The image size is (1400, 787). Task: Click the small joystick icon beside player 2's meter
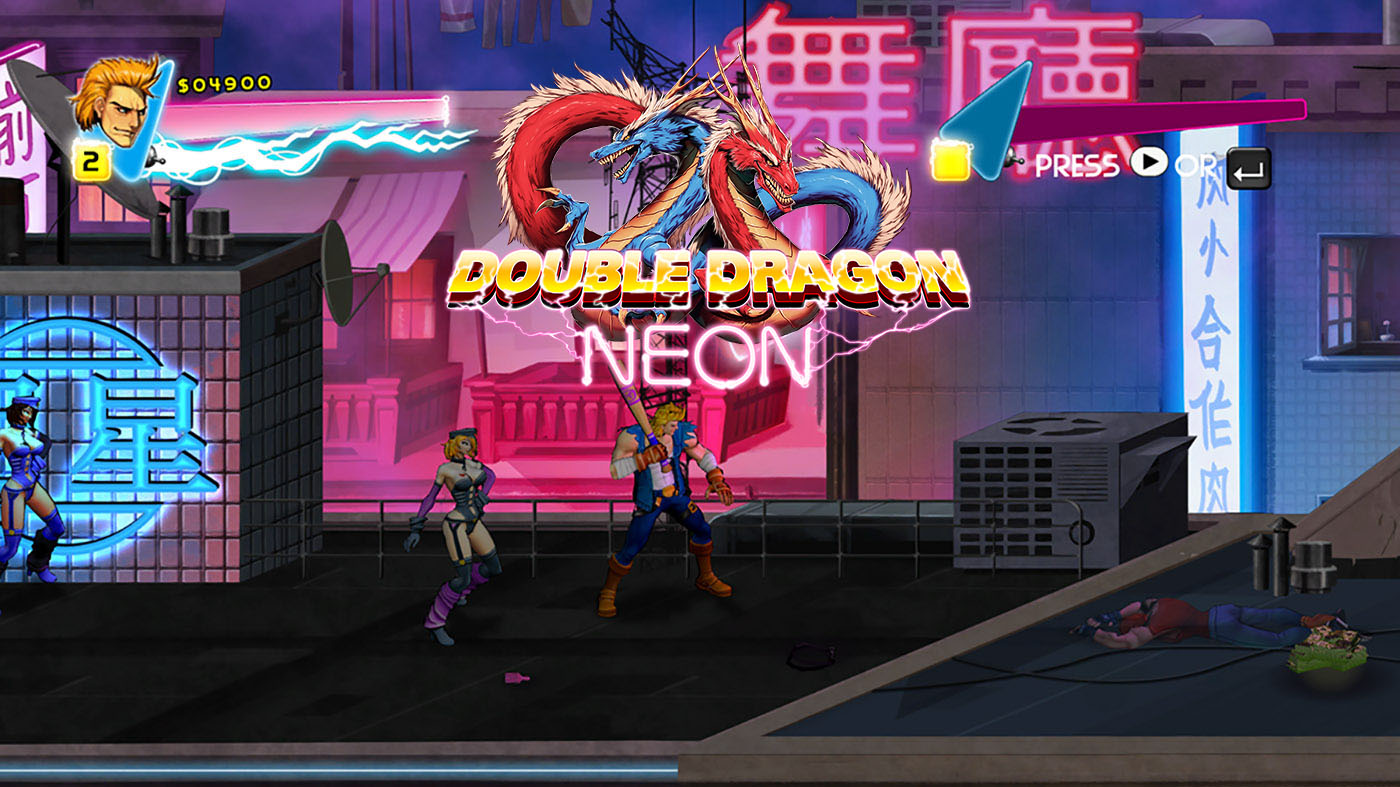point(1012,158)
